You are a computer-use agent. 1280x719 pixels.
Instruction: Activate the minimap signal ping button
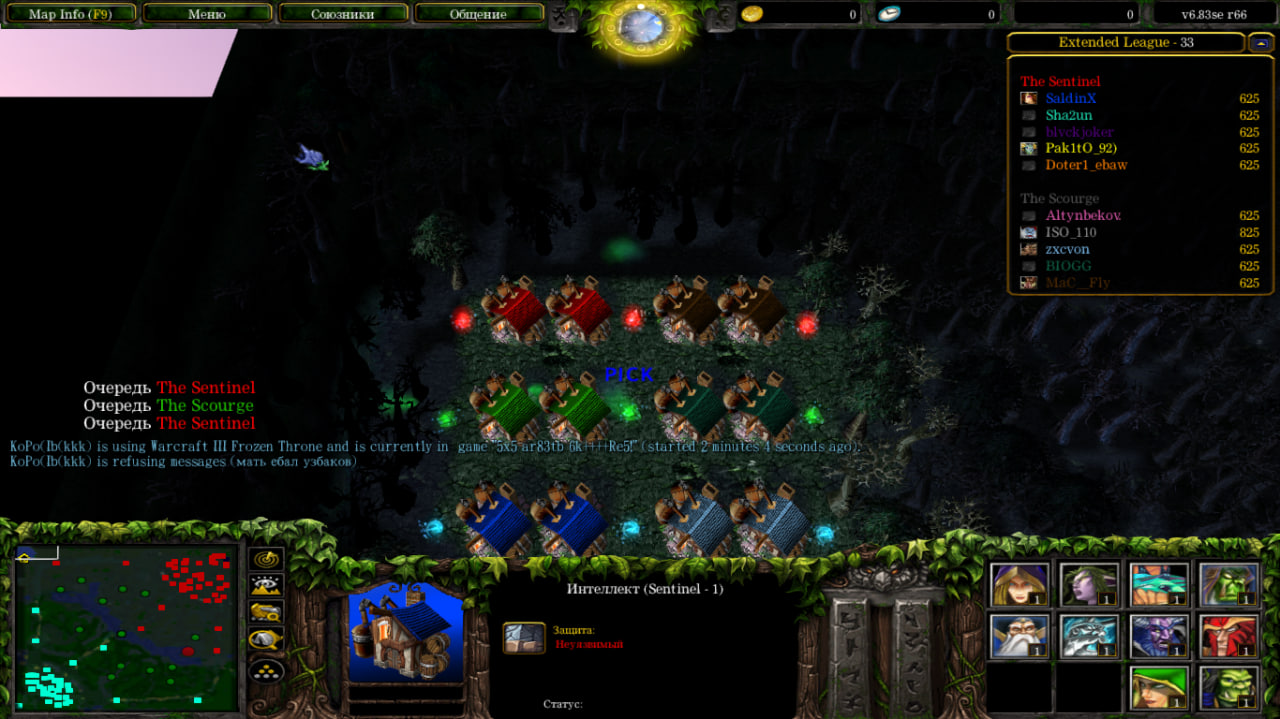267,559
